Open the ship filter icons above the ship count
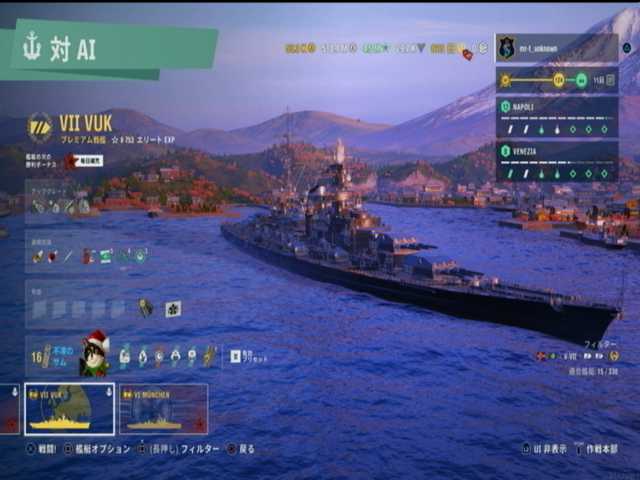 575,356
